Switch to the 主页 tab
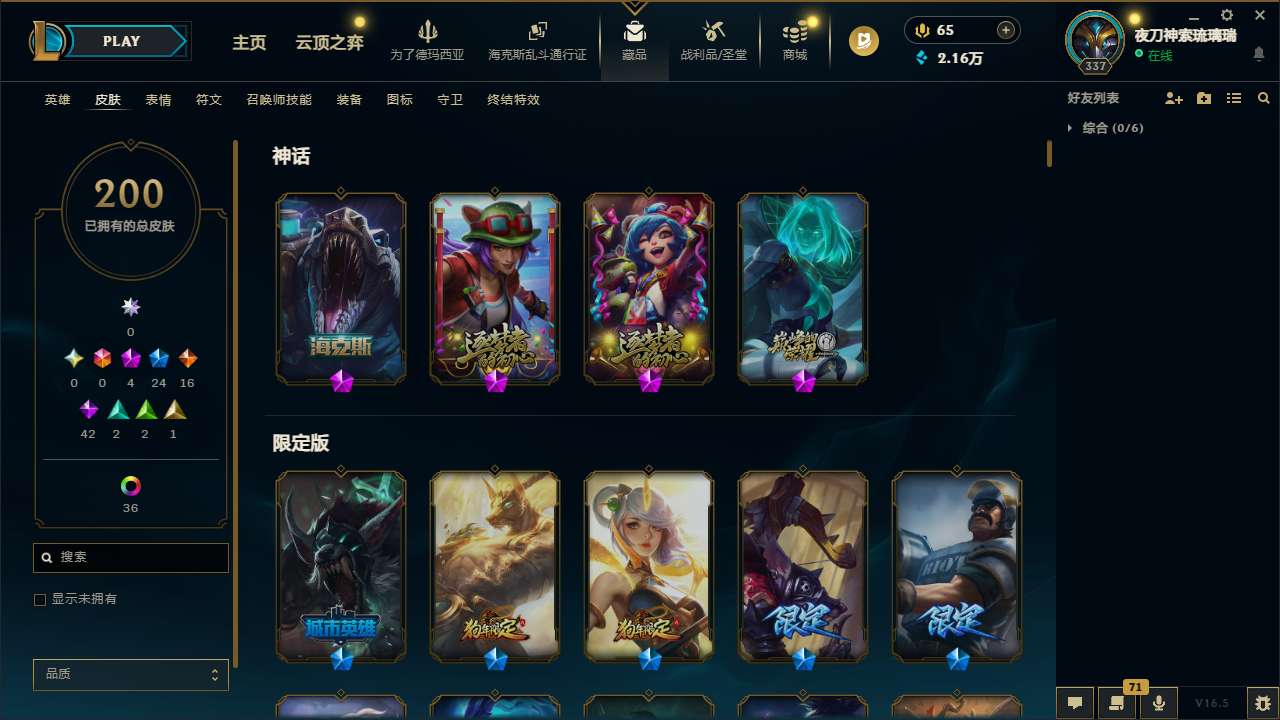 point(248,43)
